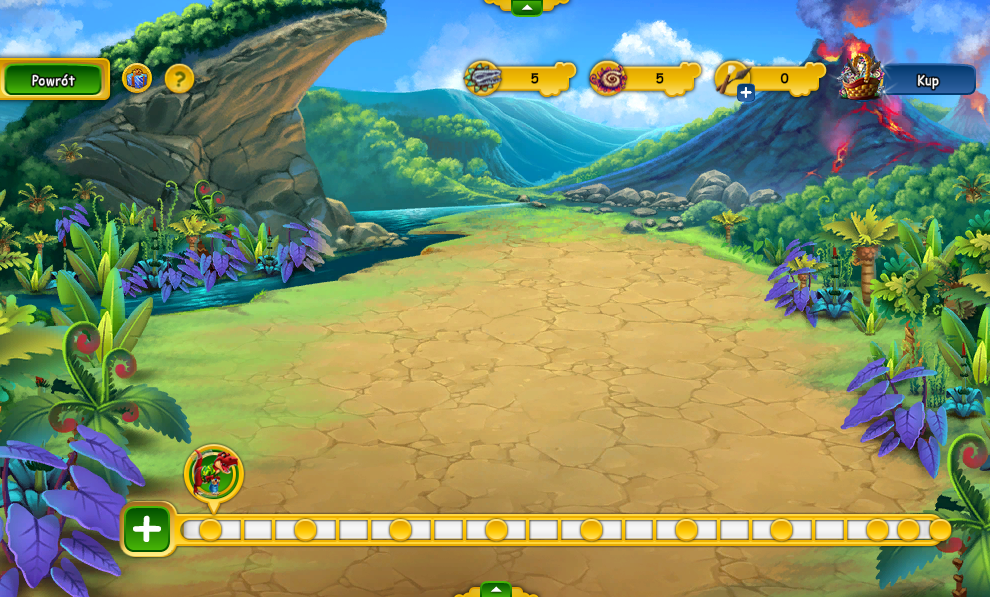Click the stone fossil resource icon
This screenshot has height=597, width=990.
click(x=482, y=78)
